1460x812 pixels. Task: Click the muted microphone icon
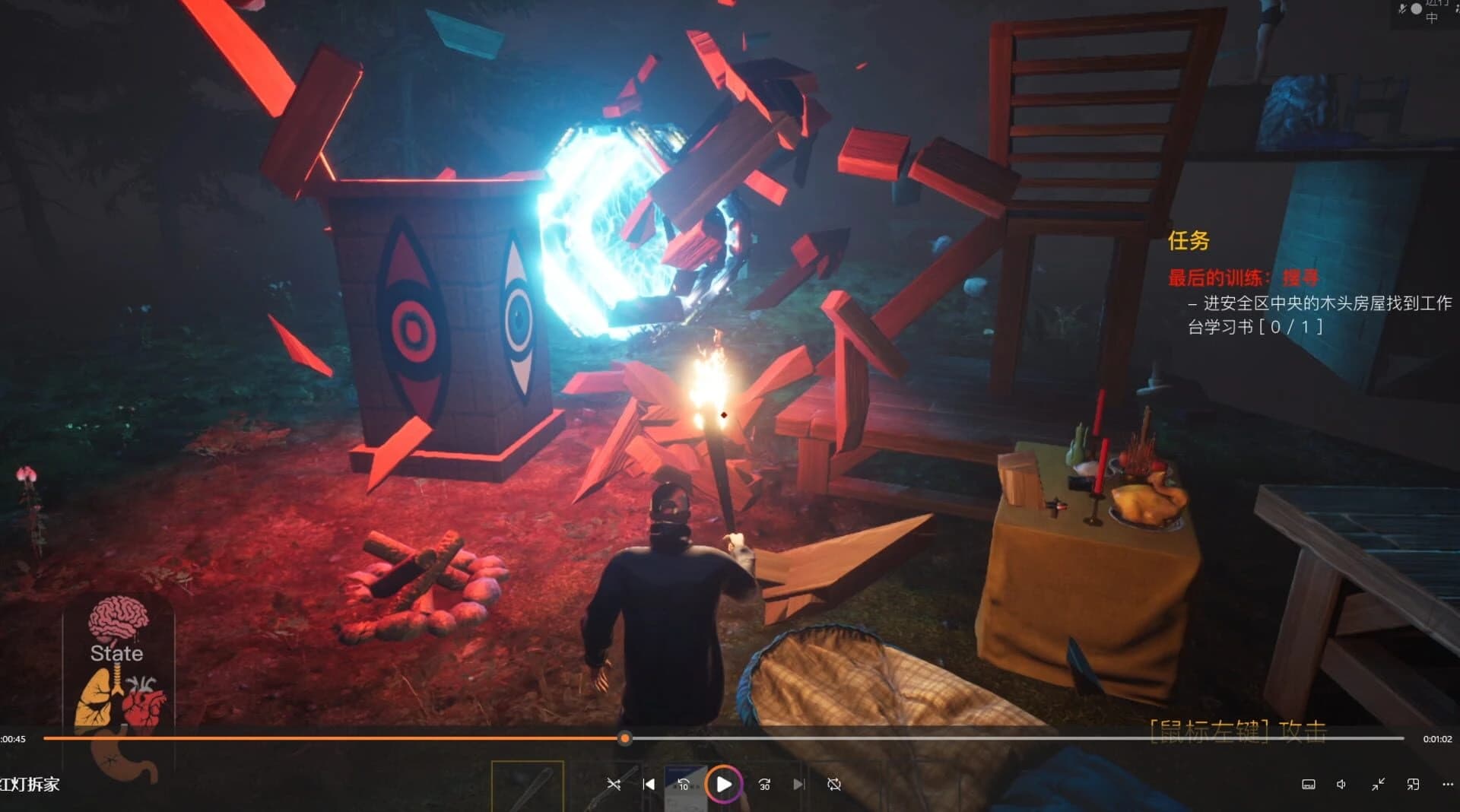1402,8
